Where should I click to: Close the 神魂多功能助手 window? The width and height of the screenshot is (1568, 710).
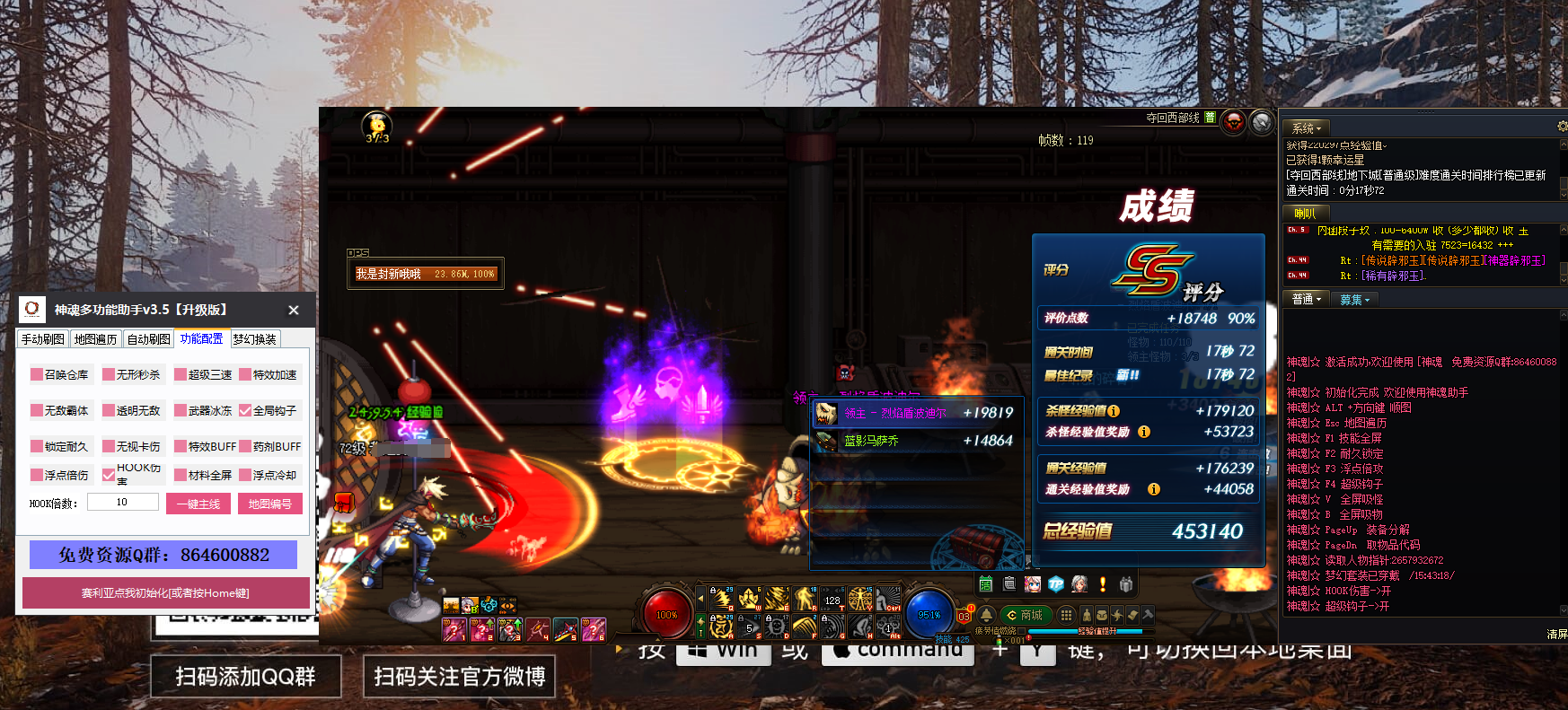coord(294,310)
